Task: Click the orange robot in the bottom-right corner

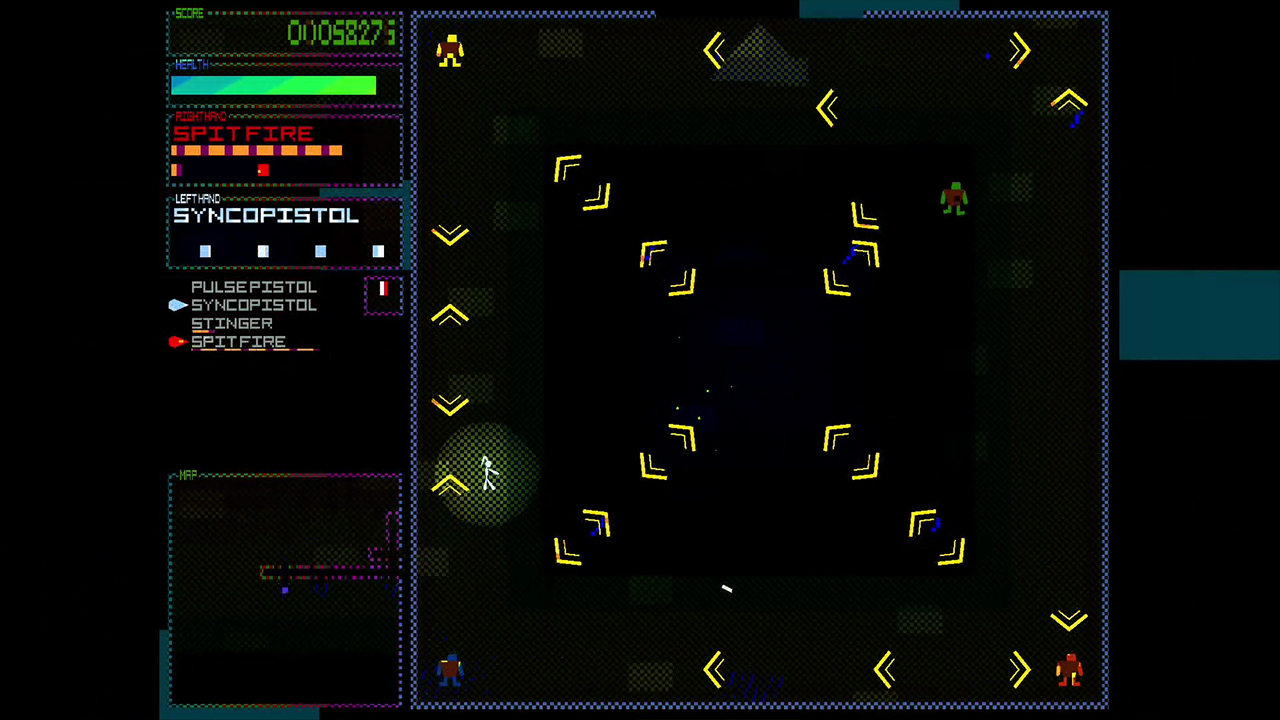Action: (1069, 672)
